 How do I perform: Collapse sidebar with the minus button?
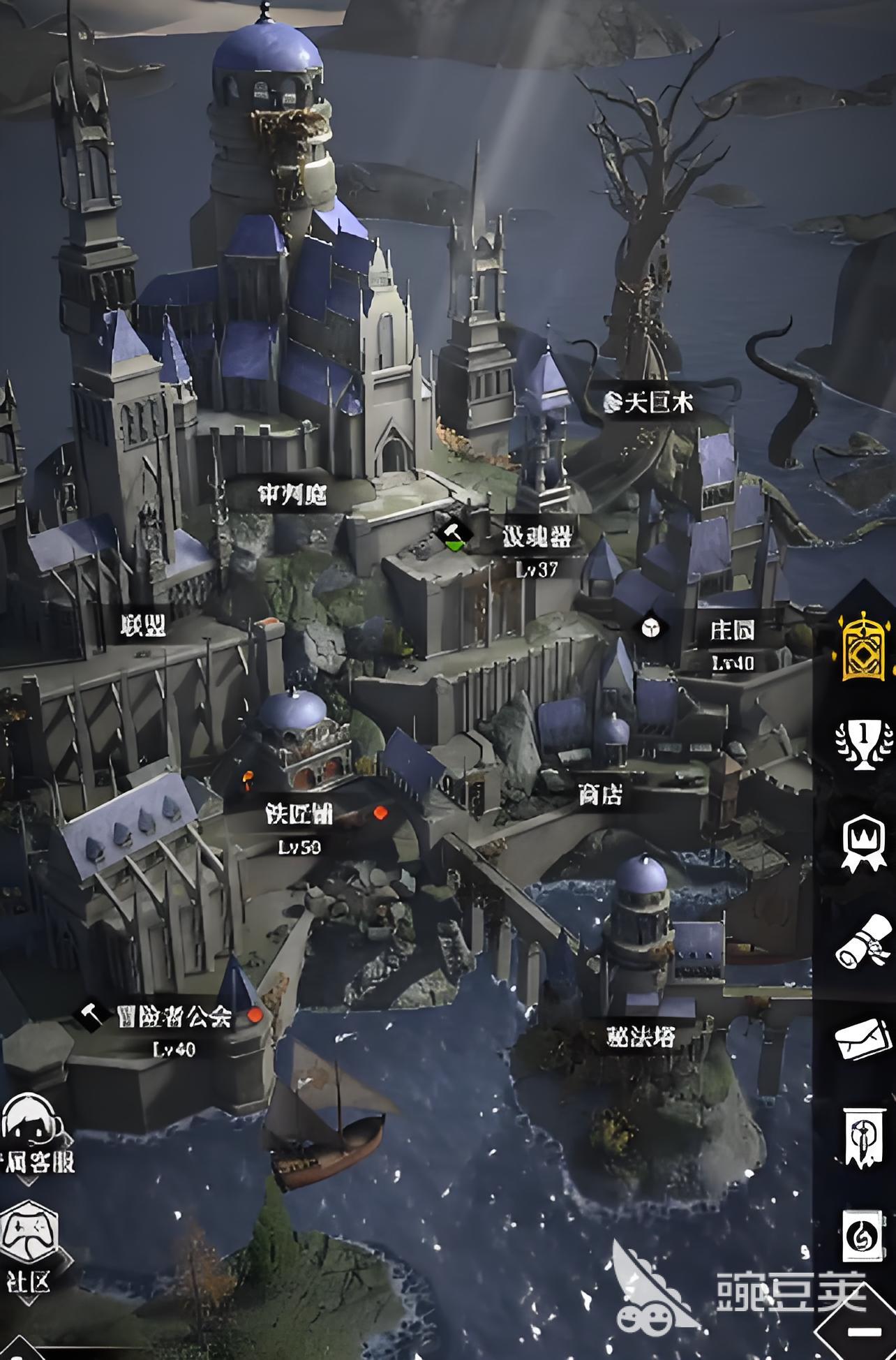858,1331
